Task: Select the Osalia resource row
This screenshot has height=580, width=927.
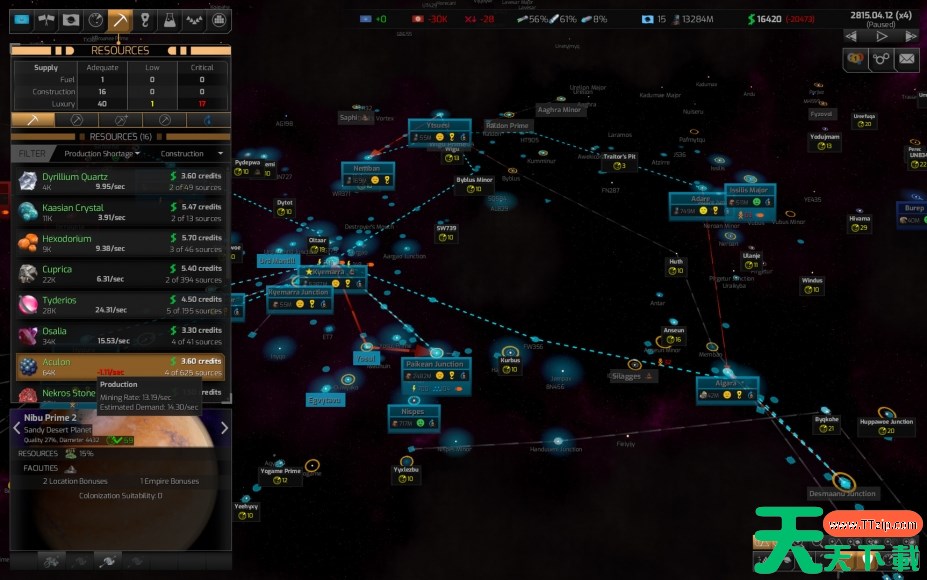Action: 120,336
